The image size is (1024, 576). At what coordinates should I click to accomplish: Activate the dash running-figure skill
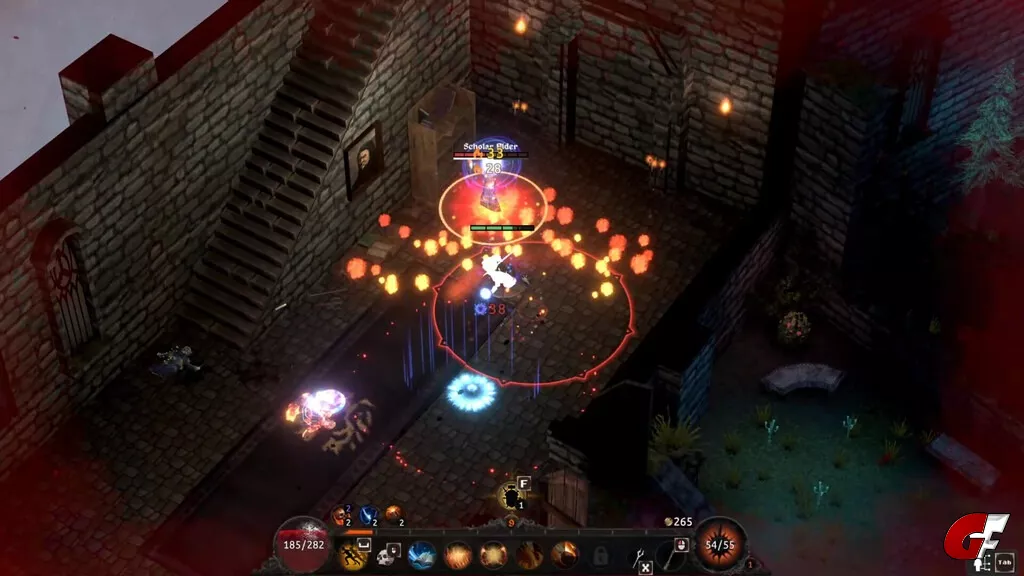(353, 553)
